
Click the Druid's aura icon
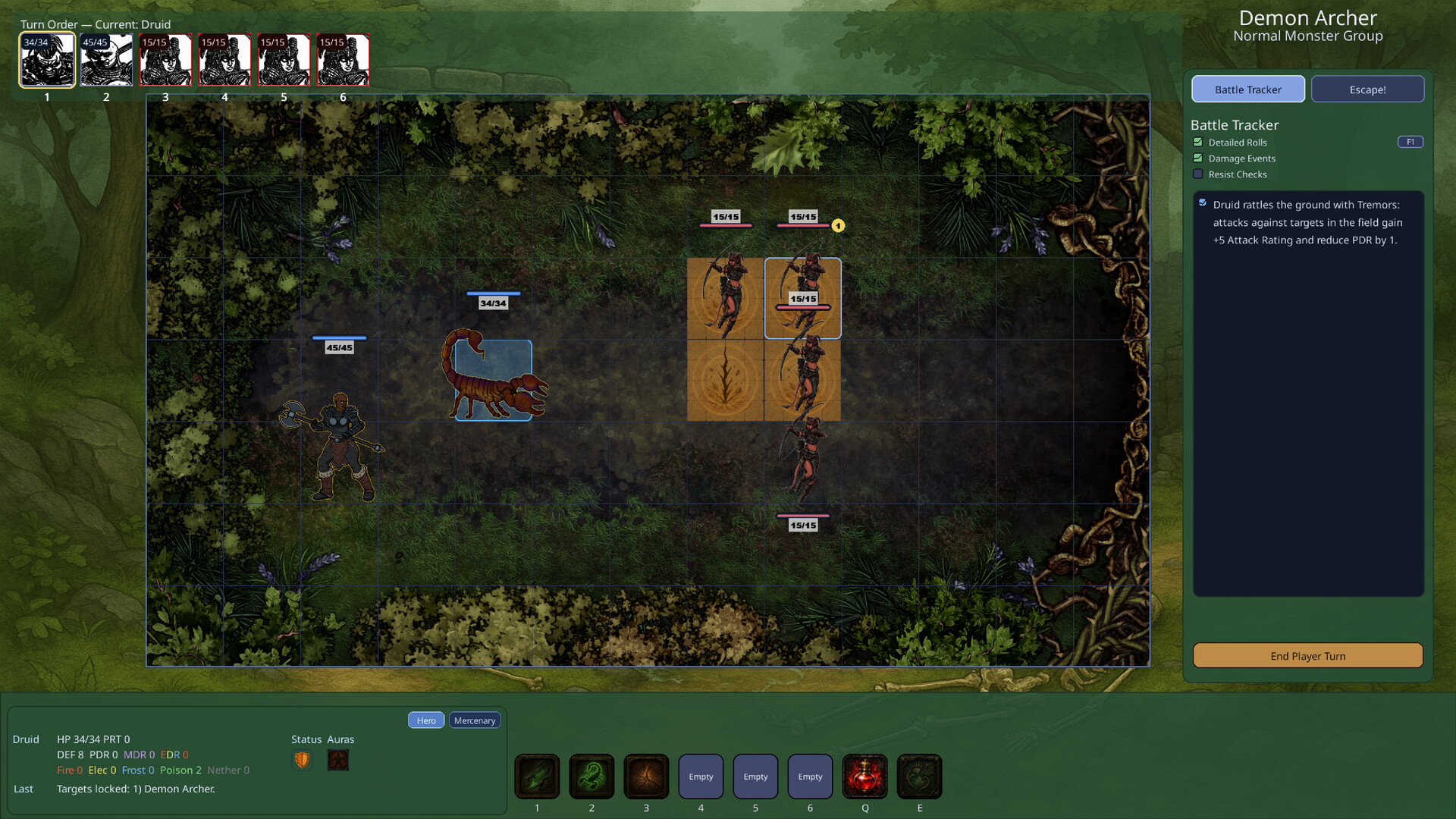click(x=337, y=760)
